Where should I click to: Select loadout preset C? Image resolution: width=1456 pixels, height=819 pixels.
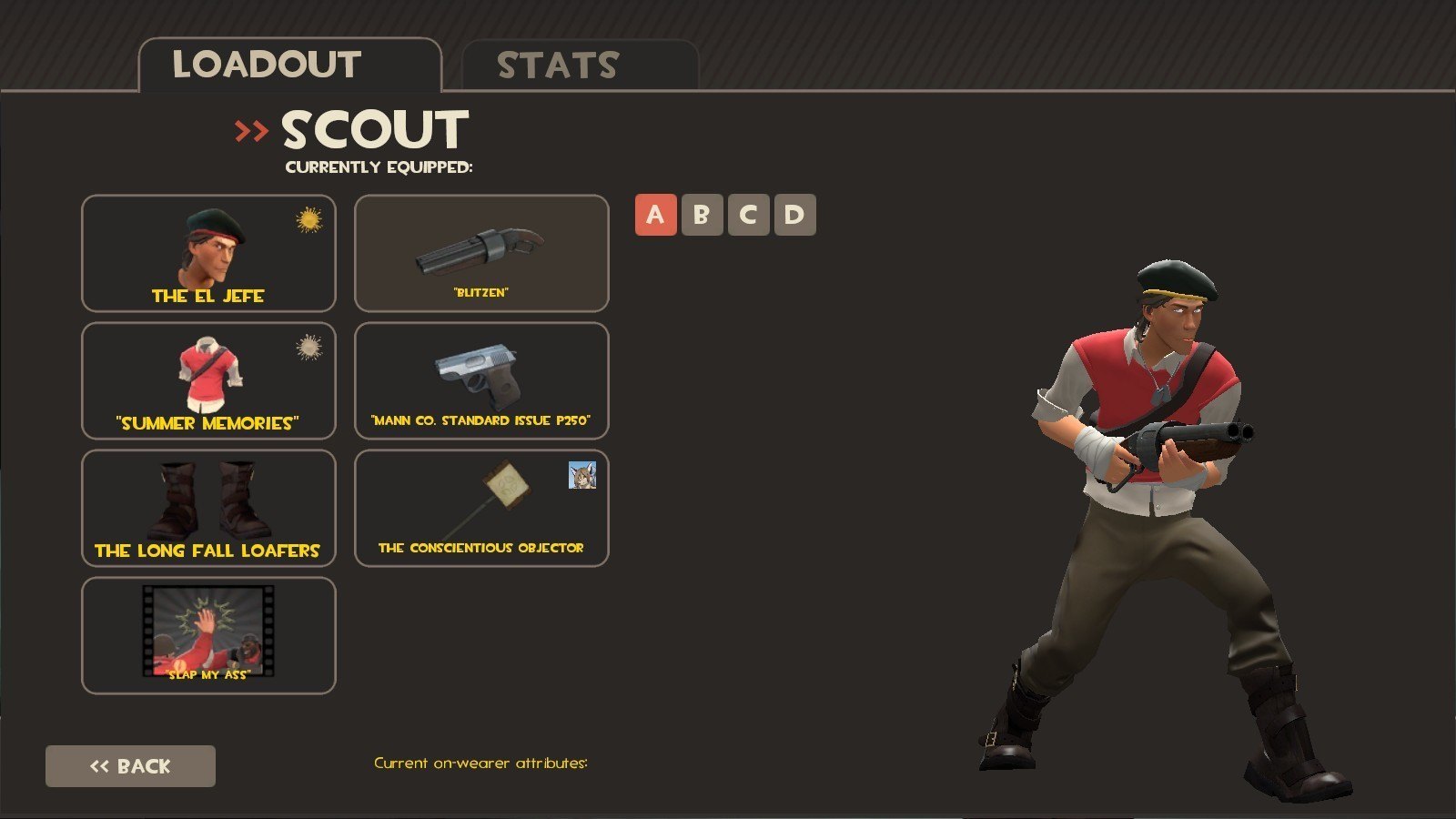[x=748, y=215]
